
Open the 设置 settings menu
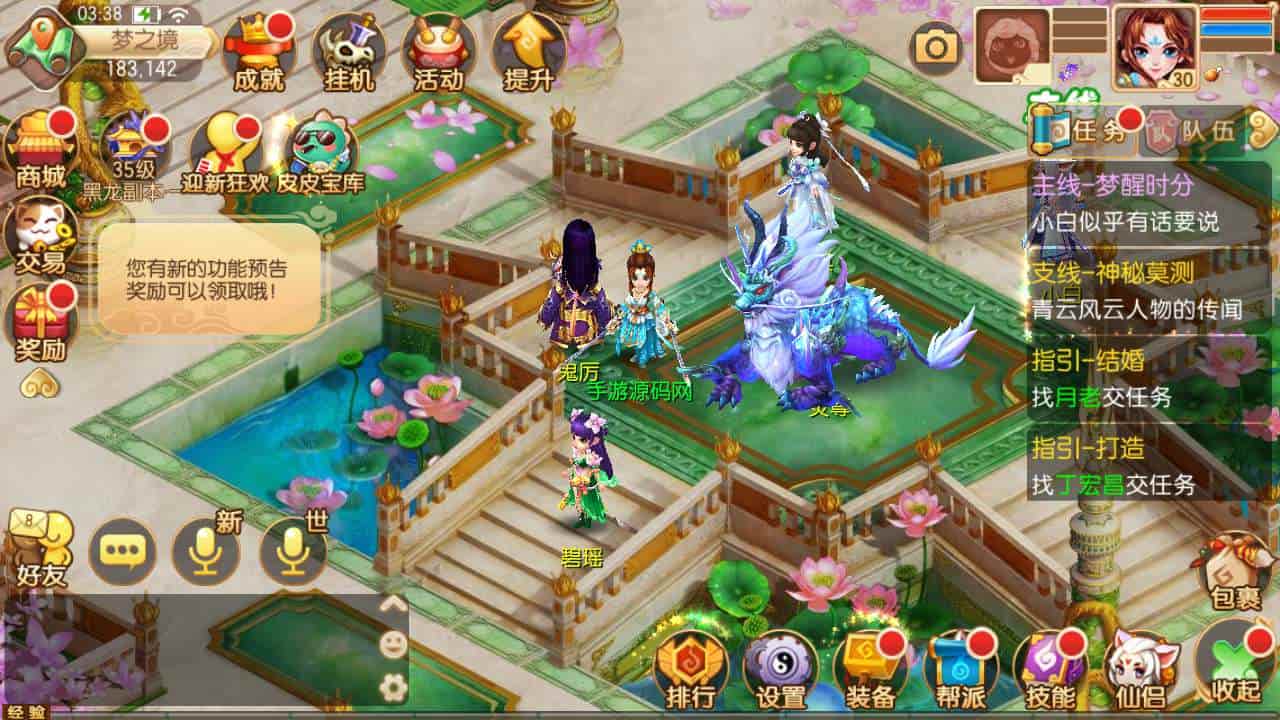(x=780, y=669)
